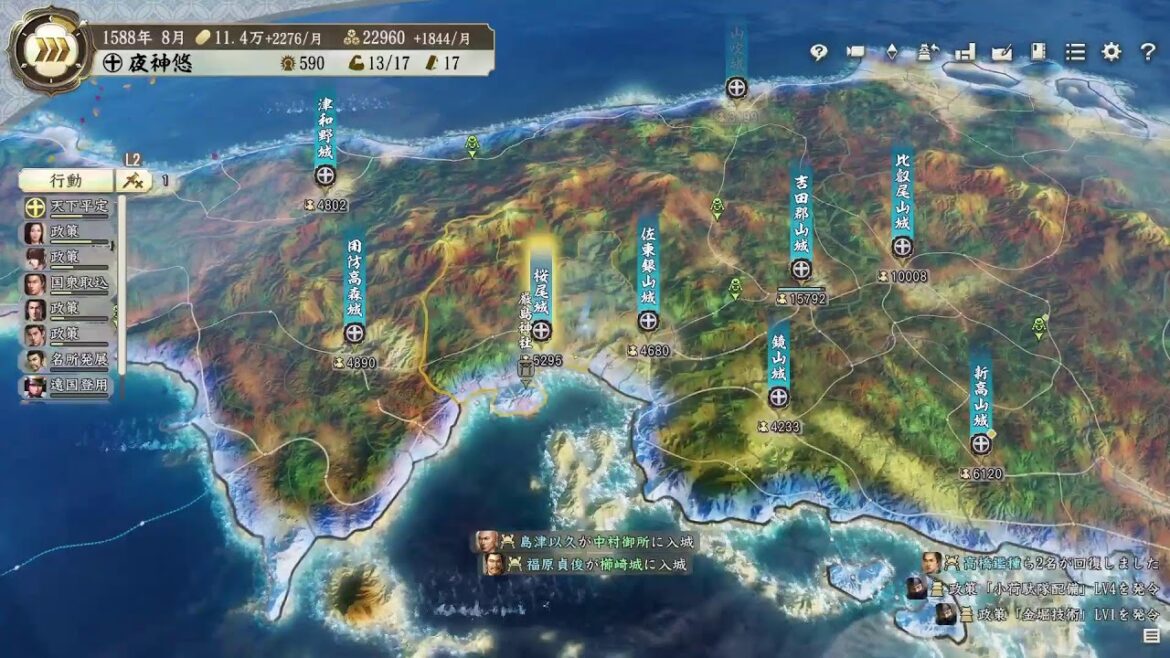The width and height of the screenshot is (1170, 658).
Task: Select the 名所発展 action entry
Action: click(68, 359)
